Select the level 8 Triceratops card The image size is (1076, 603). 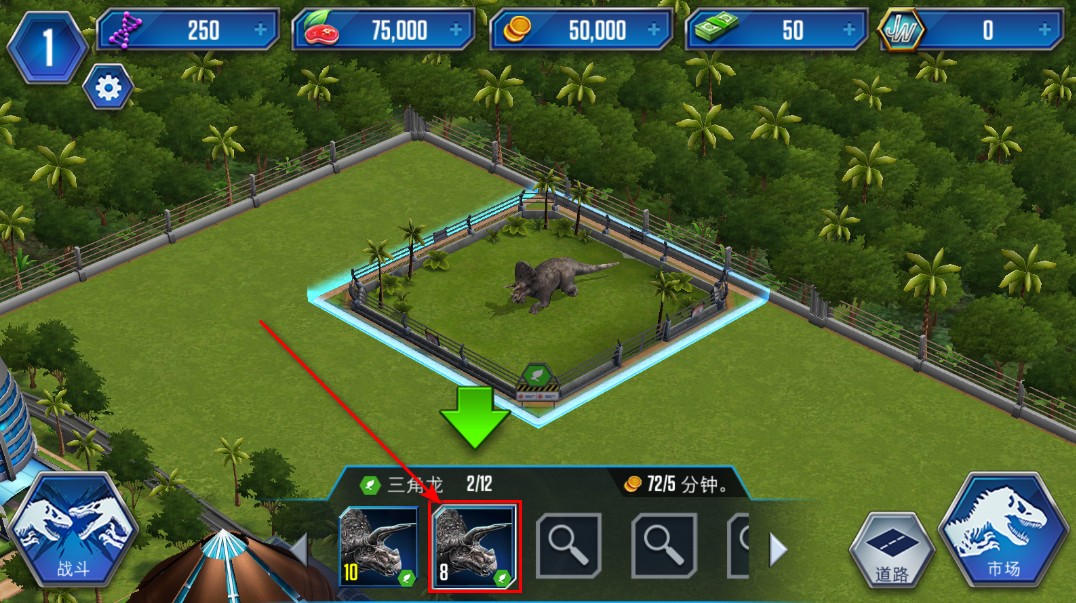[472, 546]
